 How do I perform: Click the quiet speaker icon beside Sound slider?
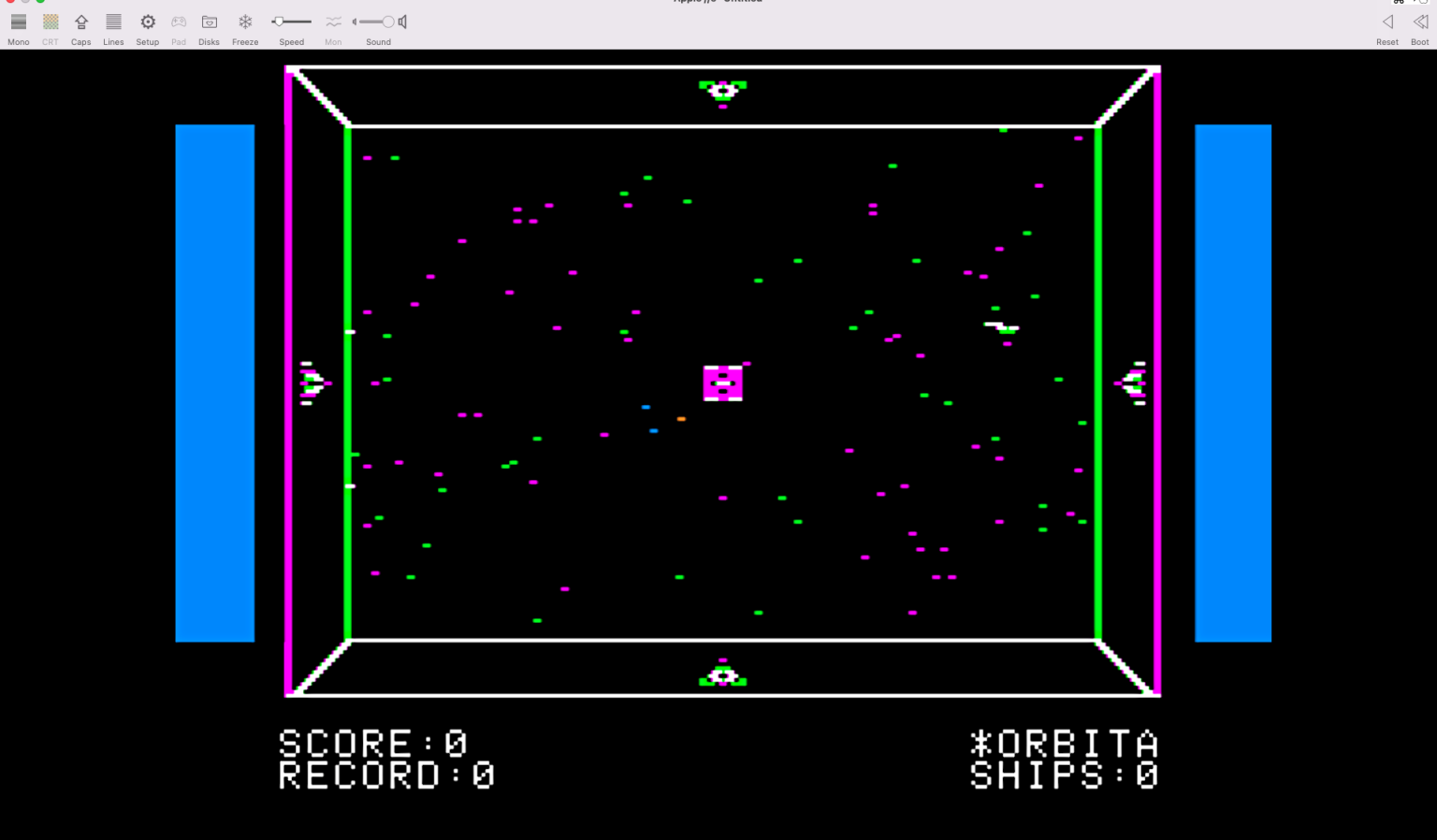354,22
